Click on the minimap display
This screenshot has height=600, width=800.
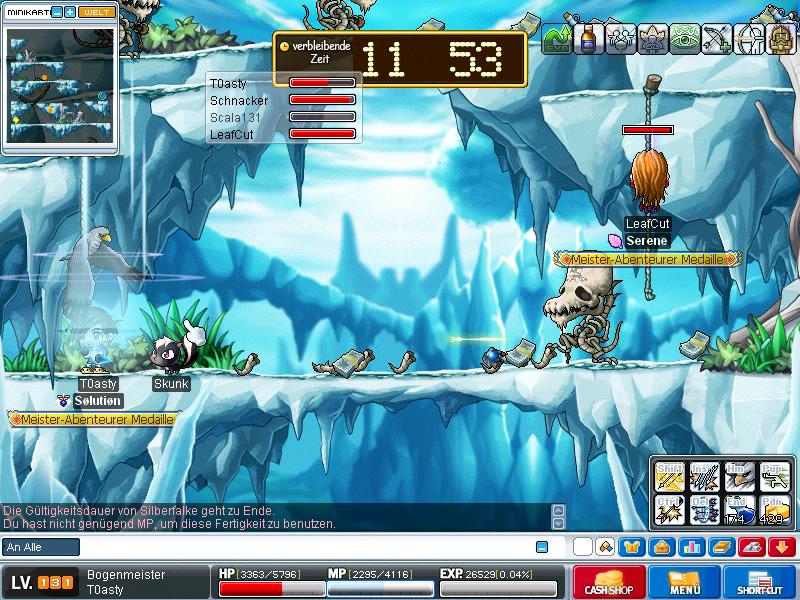[60, 88]
